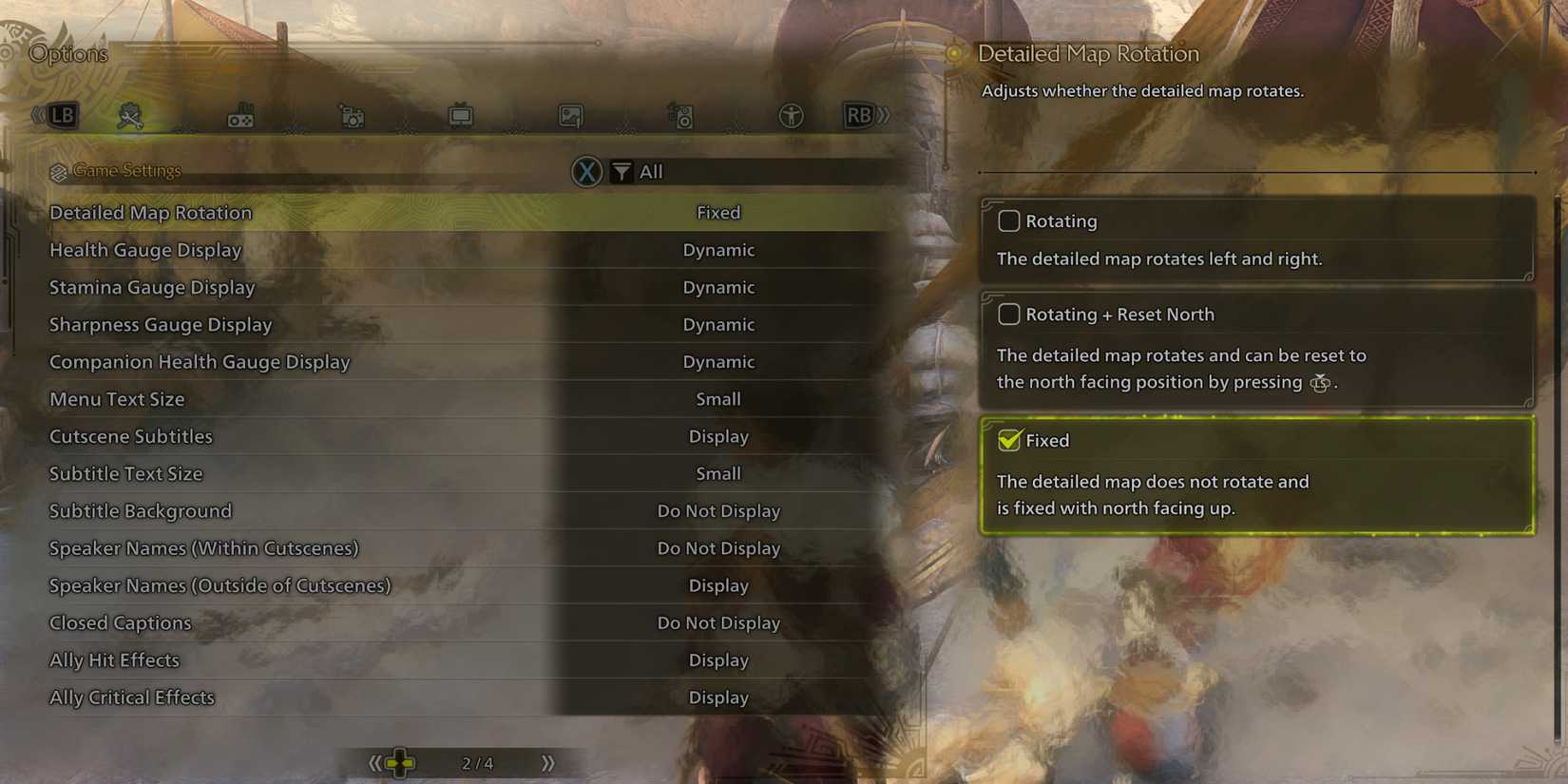
Task: Enable the Rotating map option
Action: [x=1009, y=220]
